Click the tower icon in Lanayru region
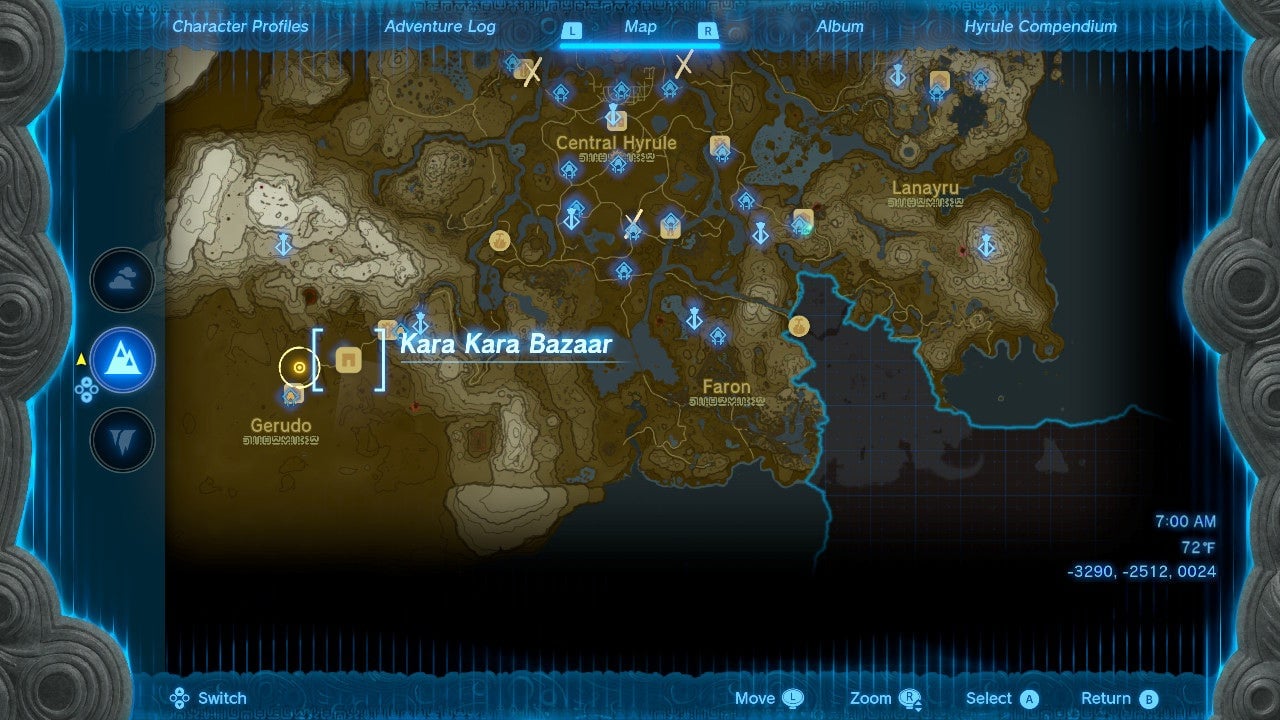Screen dimensions: 1280x720 (986, 242)
